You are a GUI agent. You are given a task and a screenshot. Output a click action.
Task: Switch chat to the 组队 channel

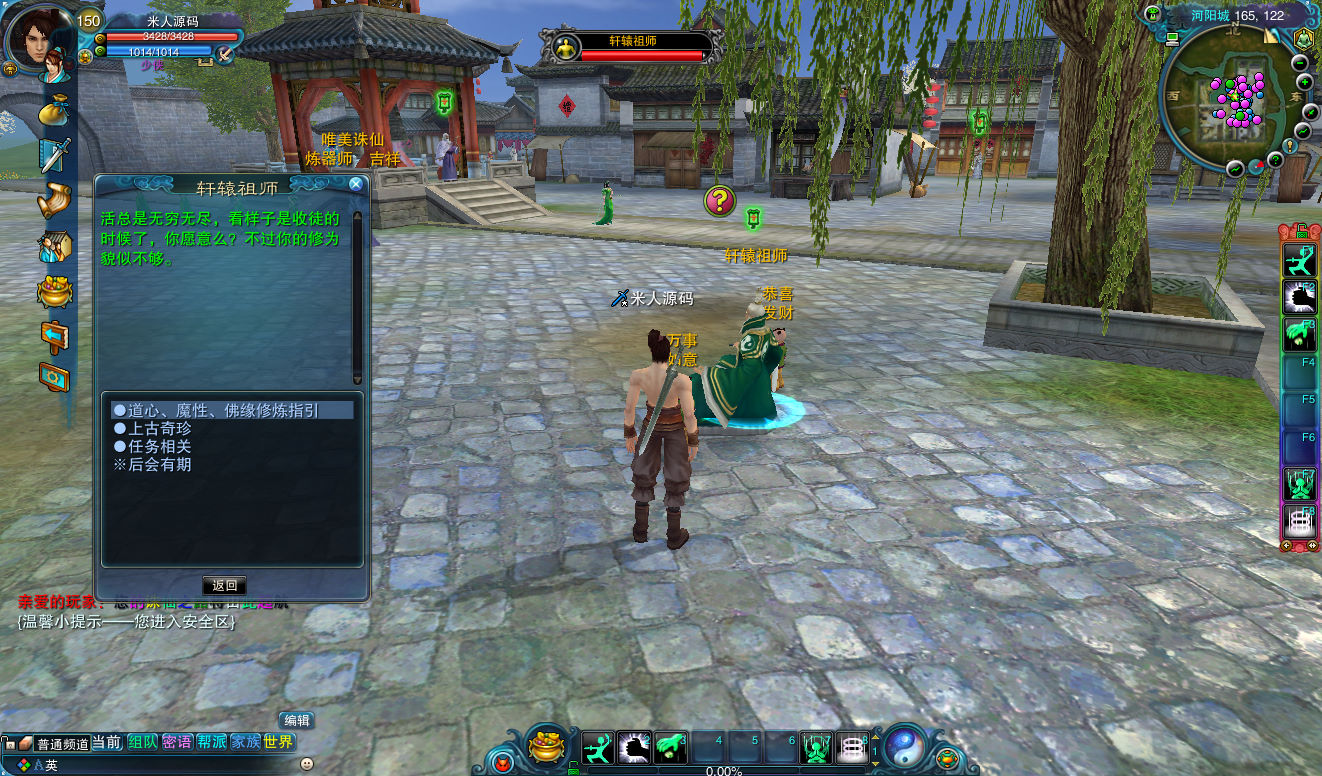142,742
